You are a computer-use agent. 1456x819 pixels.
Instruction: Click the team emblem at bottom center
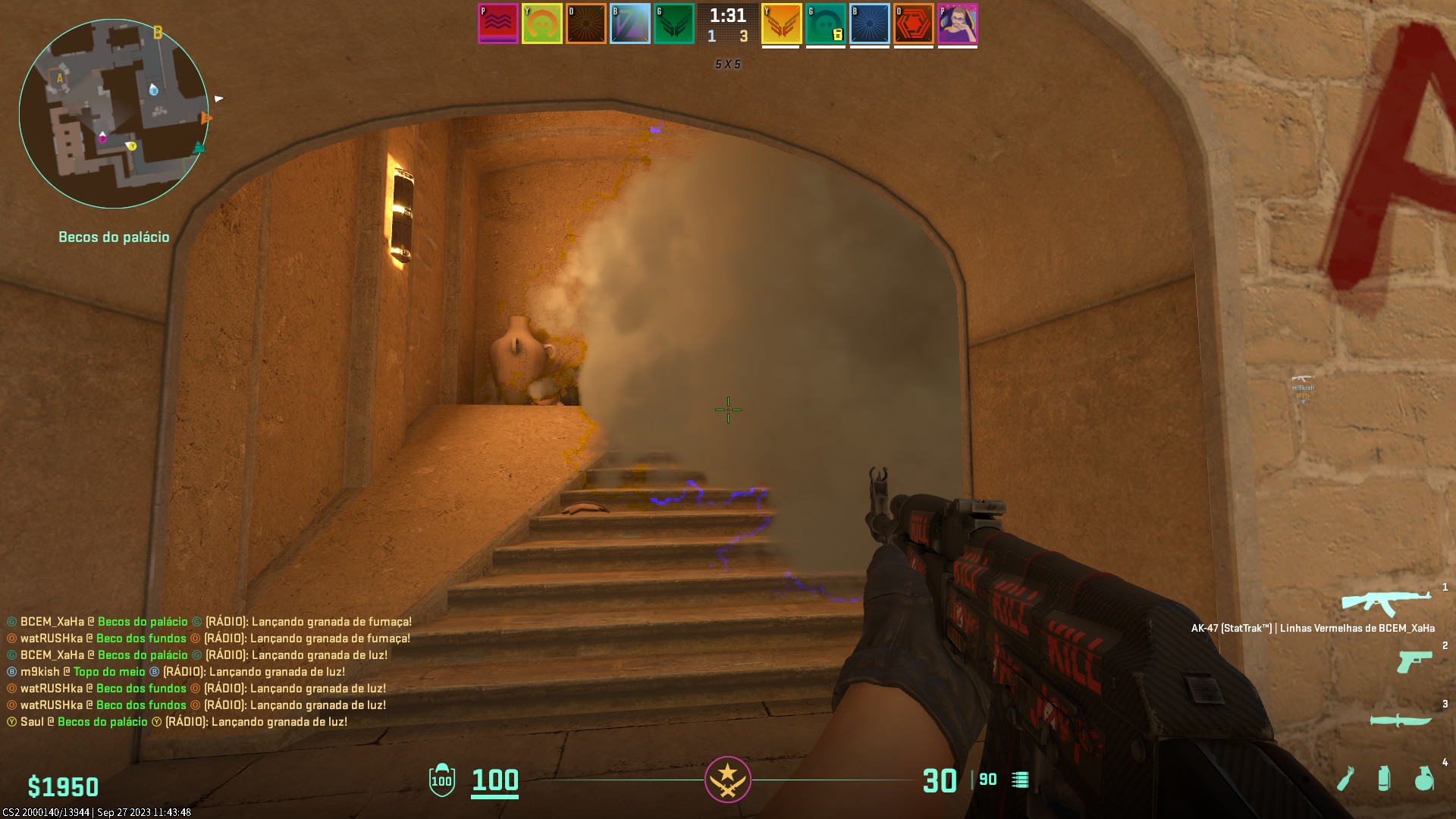click(728, 780)
